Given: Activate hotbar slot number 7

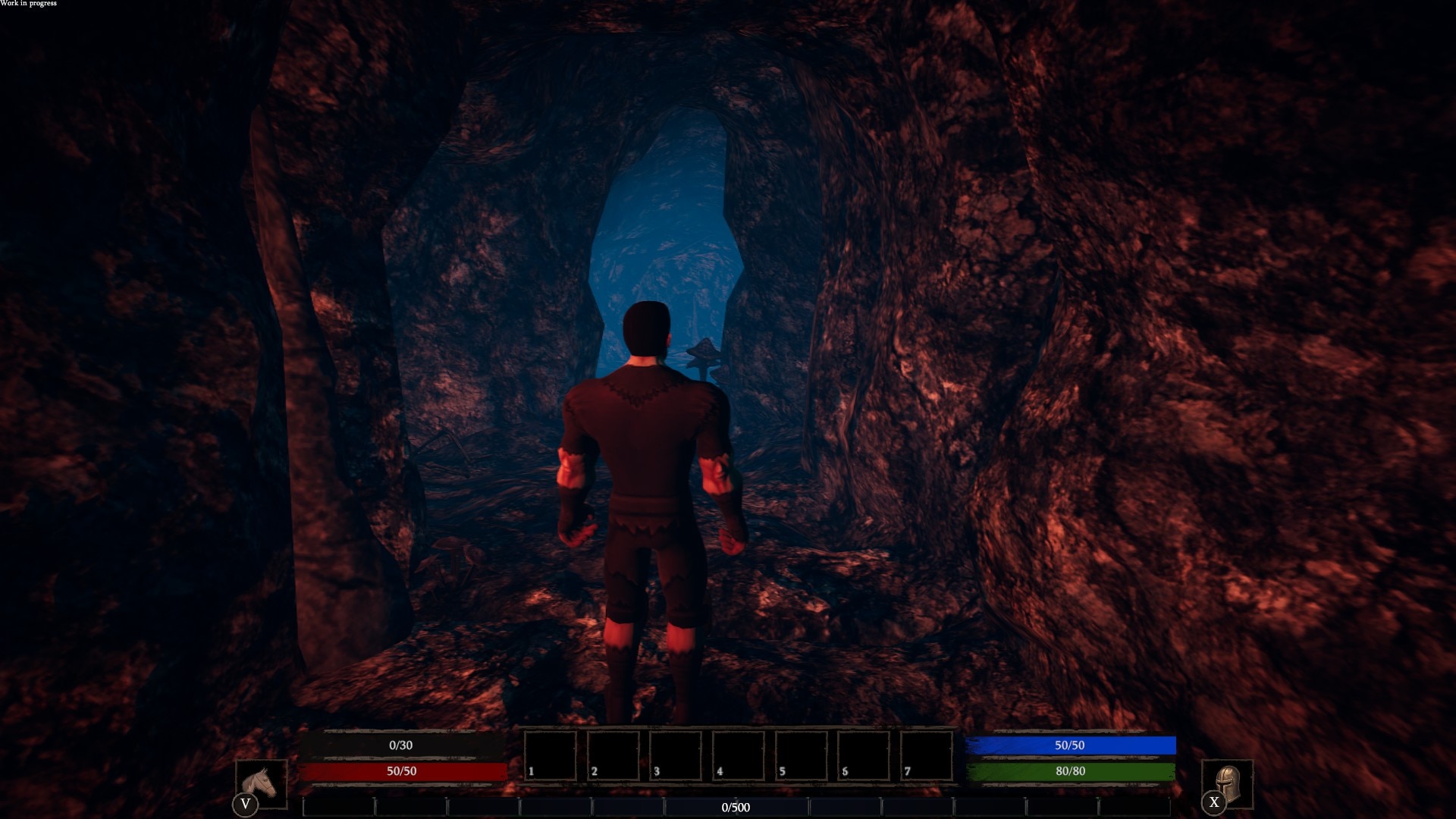Looking at the screenshot, I should point(927,755).
